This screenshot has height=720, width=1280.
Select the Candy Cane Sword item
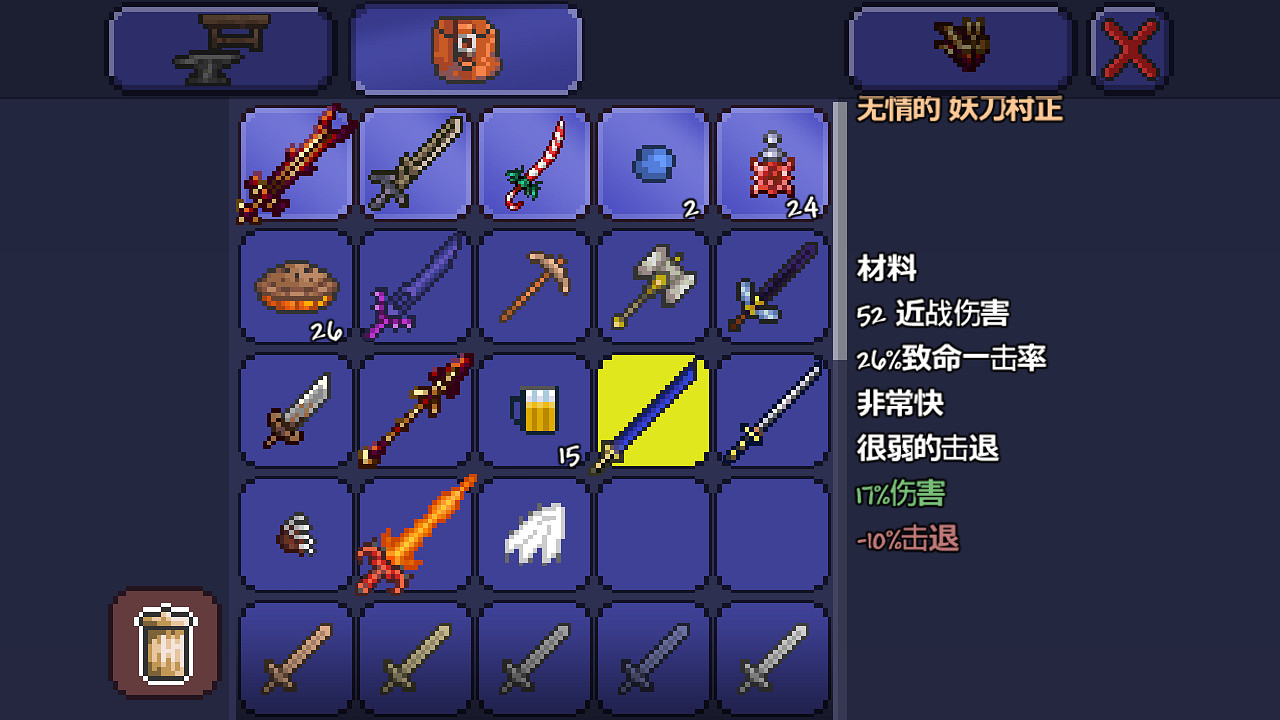point(533,164)
